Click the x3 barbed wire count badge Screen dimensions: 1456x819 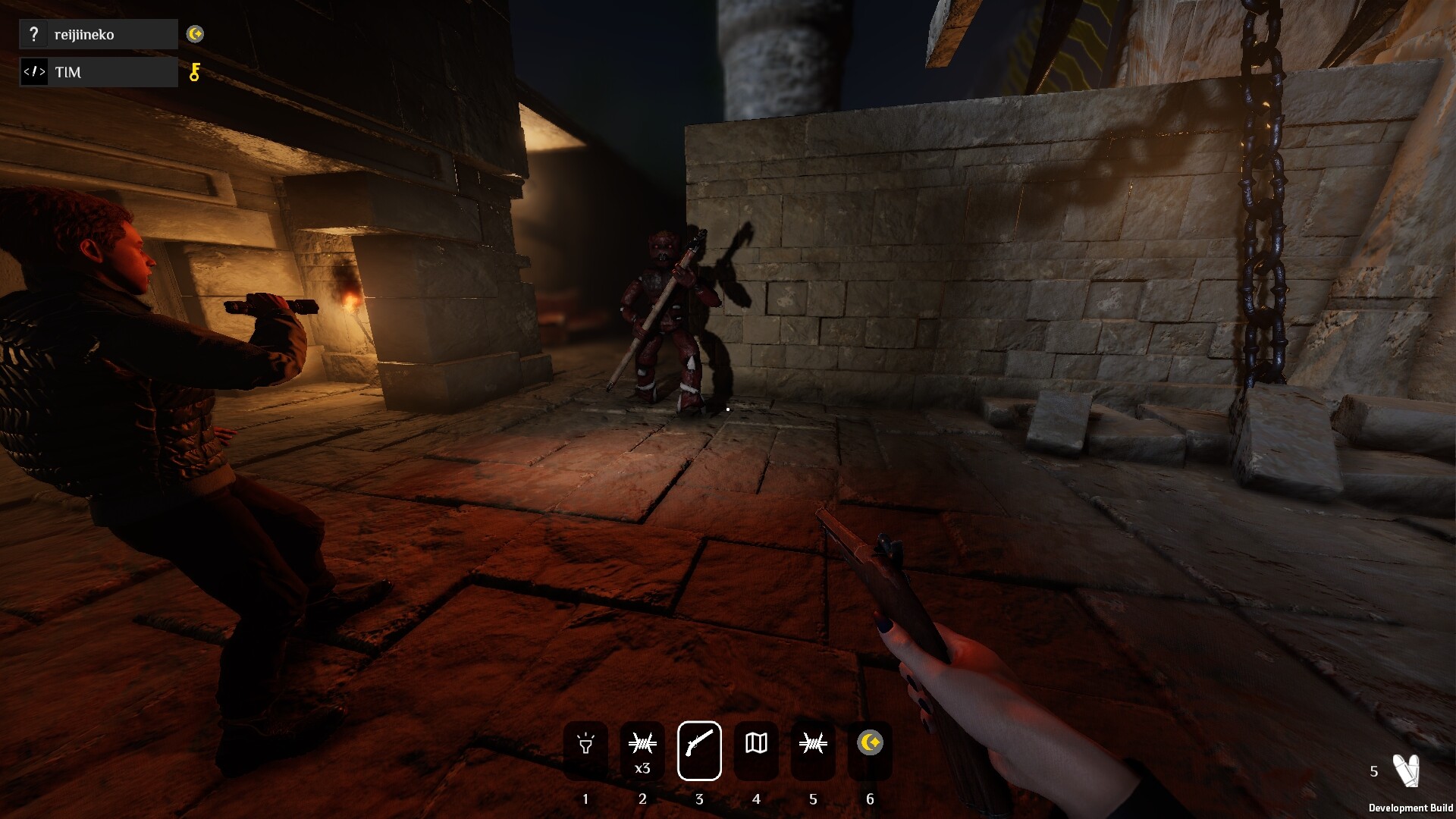pyautogui.click(x=643, y=768)
